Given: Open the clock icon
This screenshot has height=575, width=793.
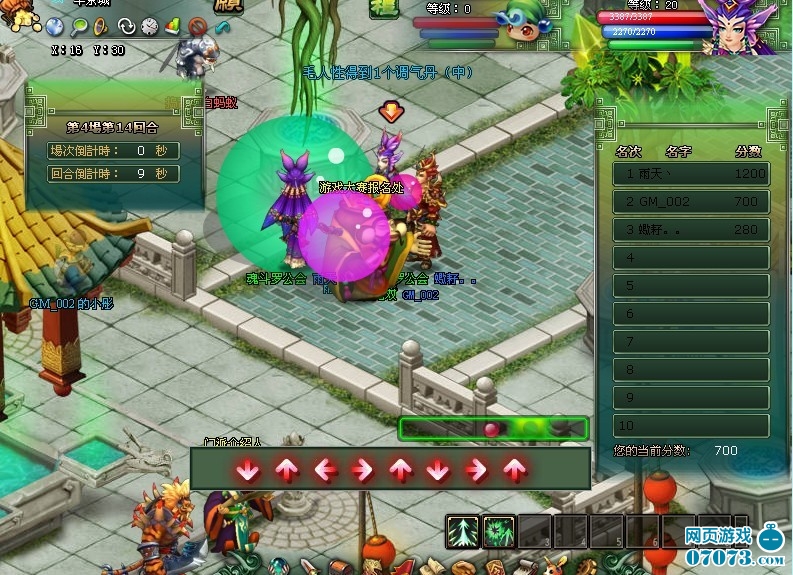Looking at the screenshot, I should pos(149,26).
